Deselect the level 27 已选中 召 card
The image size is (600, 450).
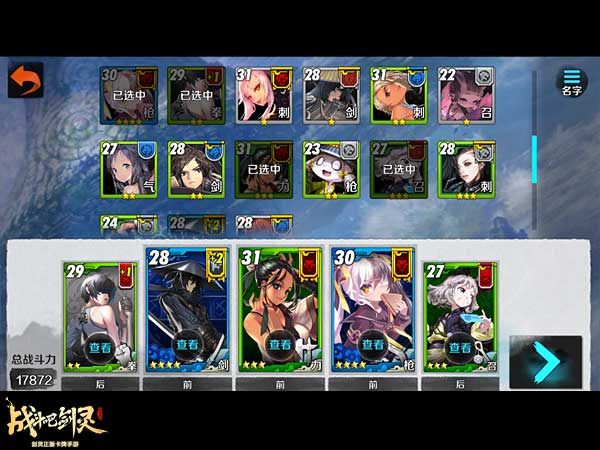tap(399, 169)
